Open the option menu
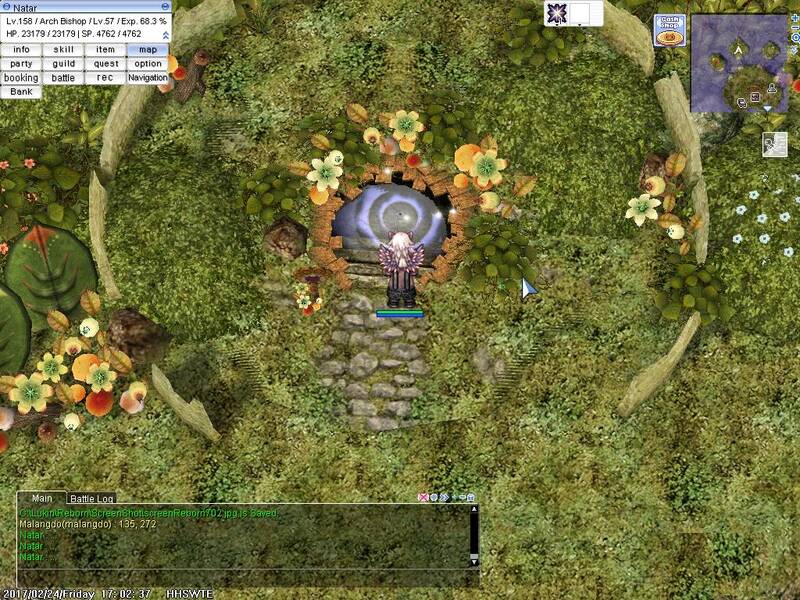This screenshot has height=600, width=800. (147, 63)
